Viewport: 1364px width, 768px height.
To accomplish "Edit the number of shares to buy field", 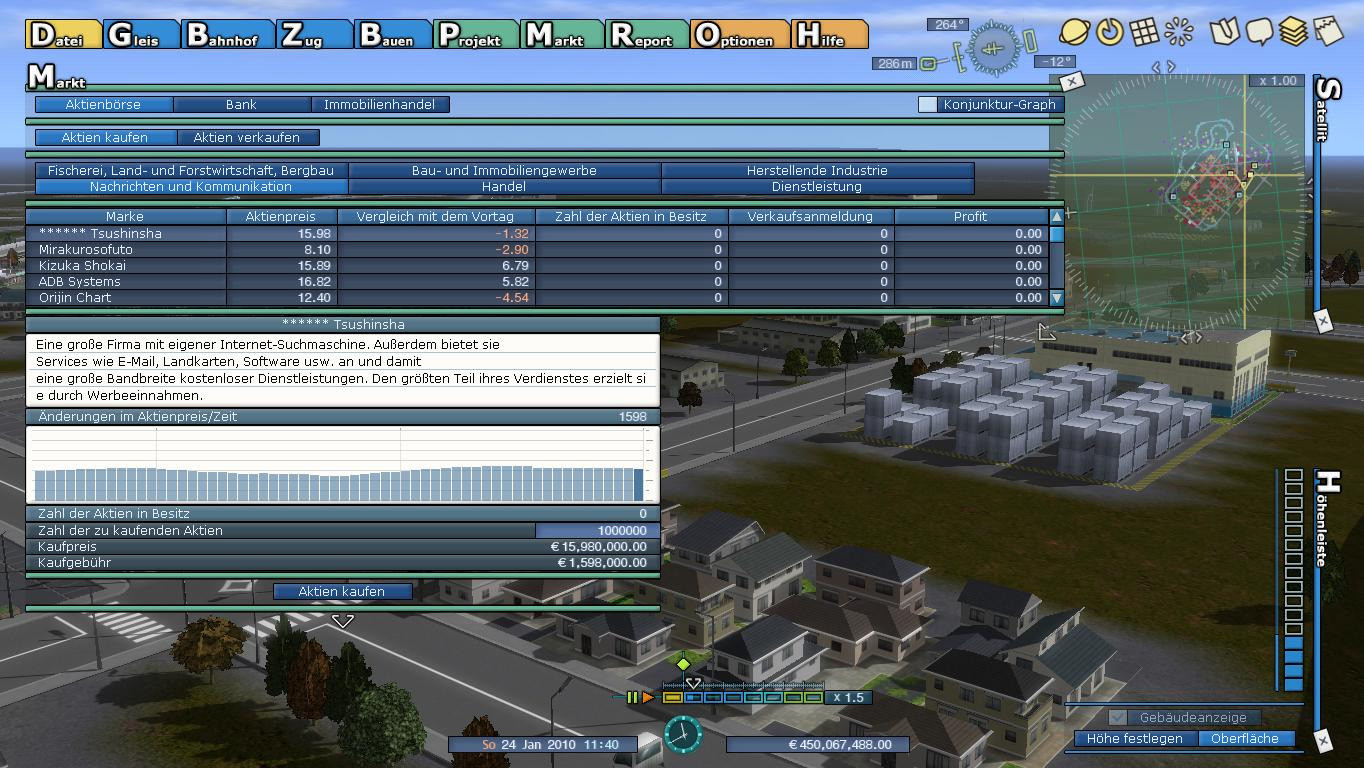I will (596, 531).
